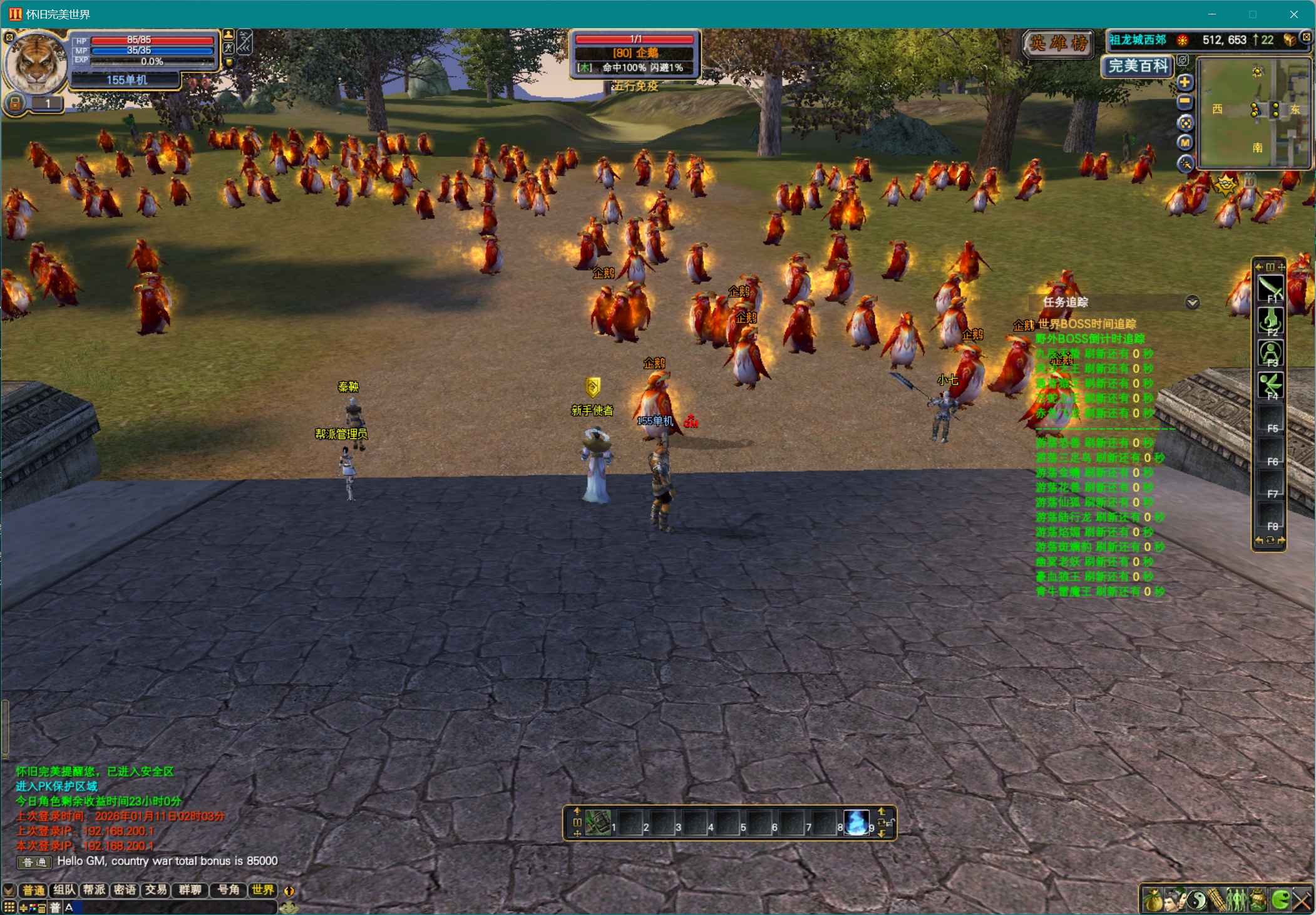The height and width of the screenshot is (915, 1316).
Task: Activate the first hotbar slot item
Action: click(x=598, y=823)
